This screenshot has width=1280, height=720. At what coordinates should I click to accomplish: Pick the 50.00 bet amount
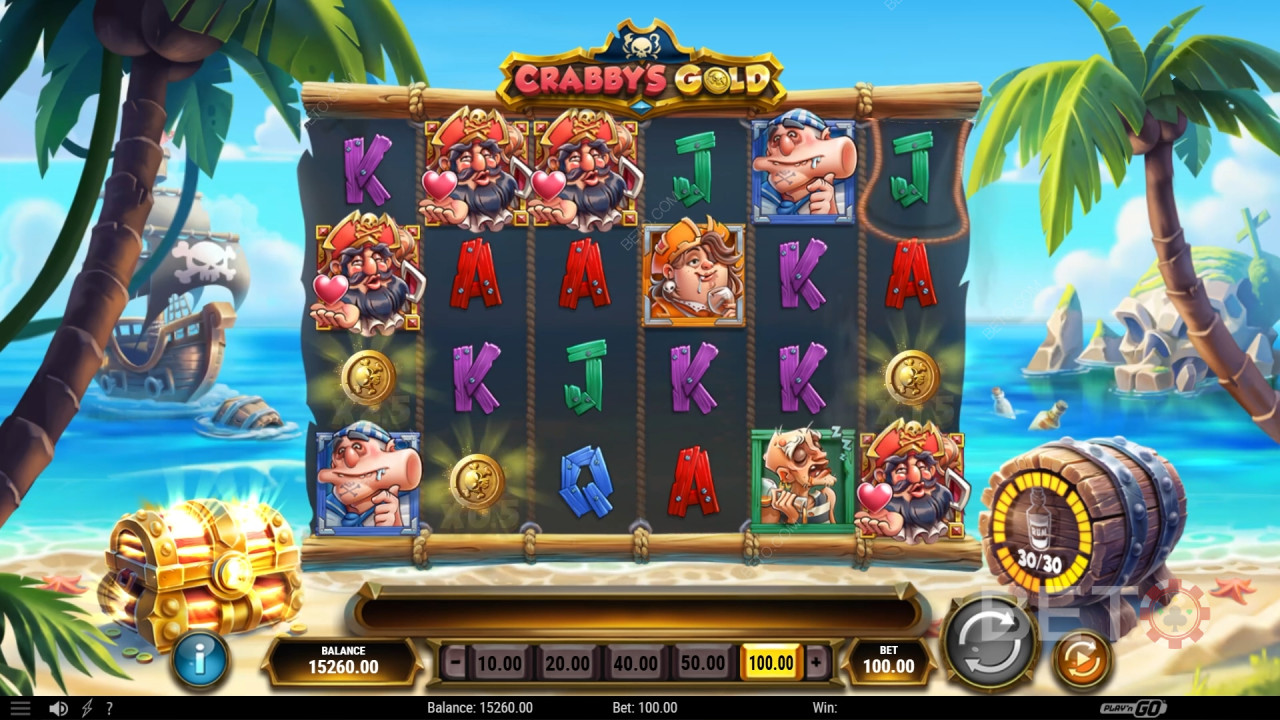pos(703,662)
